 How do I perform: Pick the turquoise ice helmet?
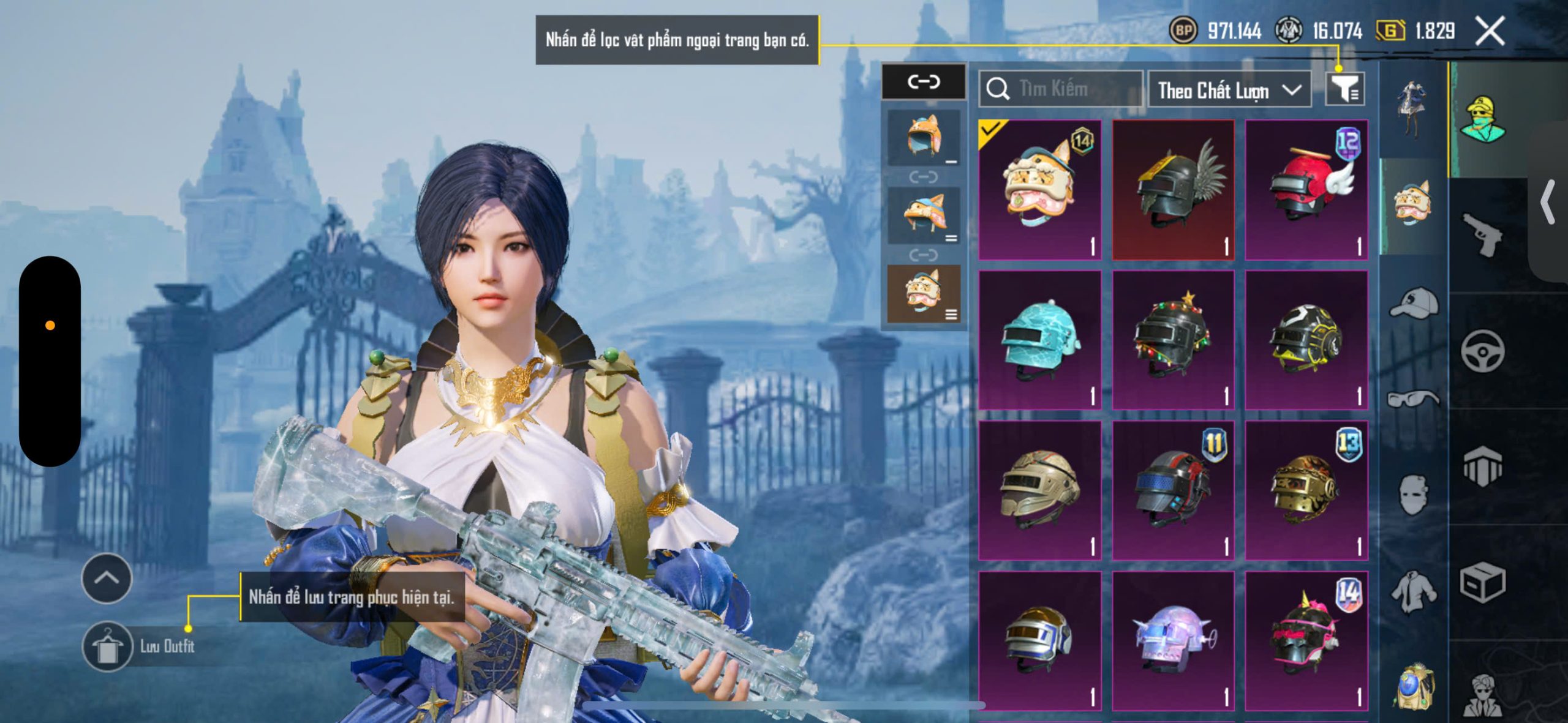(1039, 340)
